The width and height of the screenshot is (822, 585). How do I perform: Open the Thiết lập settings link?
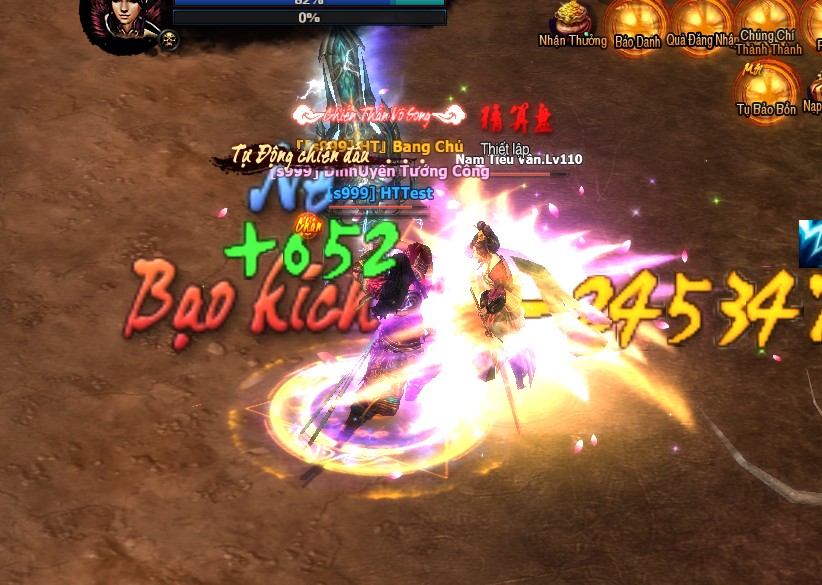click(x=505, y=148)
